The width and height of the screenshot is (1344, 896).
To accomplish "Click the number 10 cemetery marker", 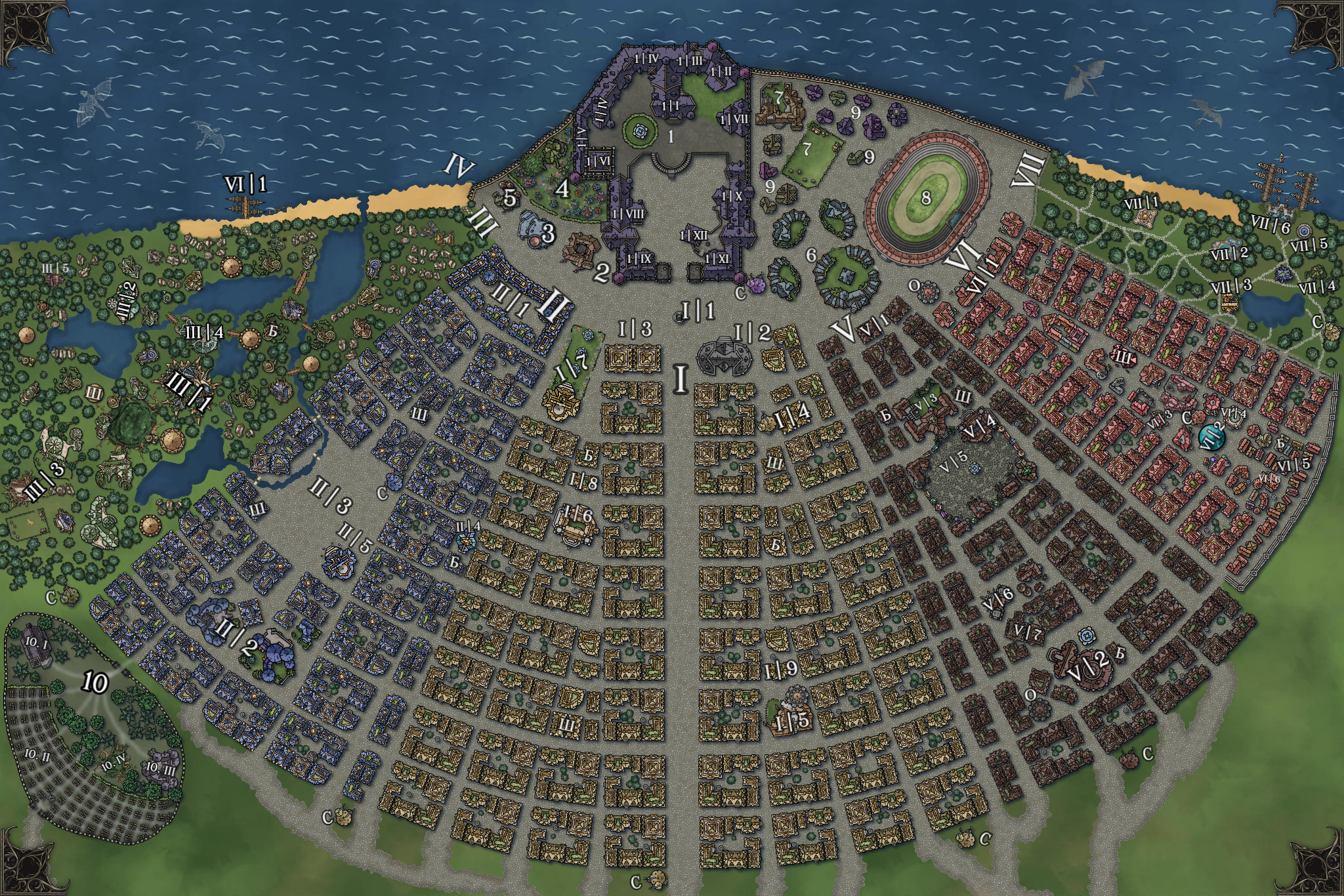I will [94, 683].
